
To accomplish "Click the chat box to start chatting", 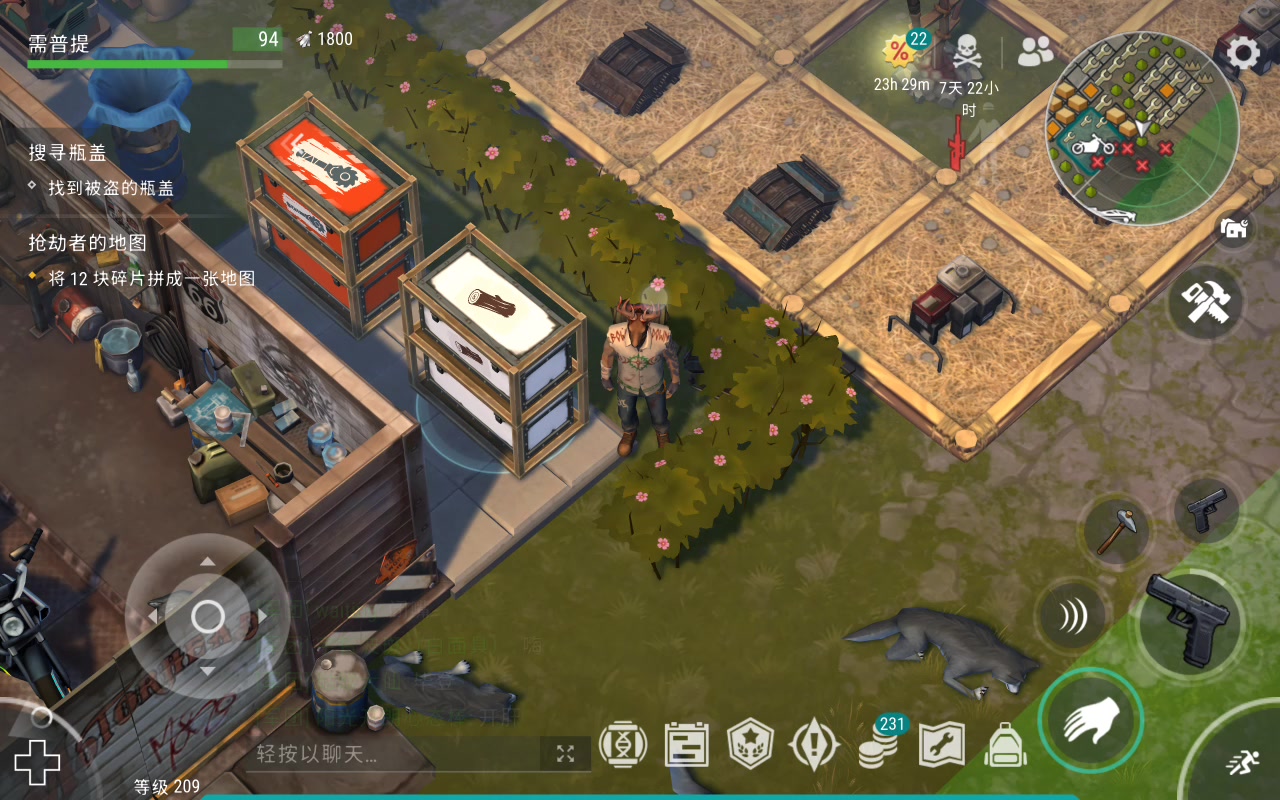I will 390,754.
